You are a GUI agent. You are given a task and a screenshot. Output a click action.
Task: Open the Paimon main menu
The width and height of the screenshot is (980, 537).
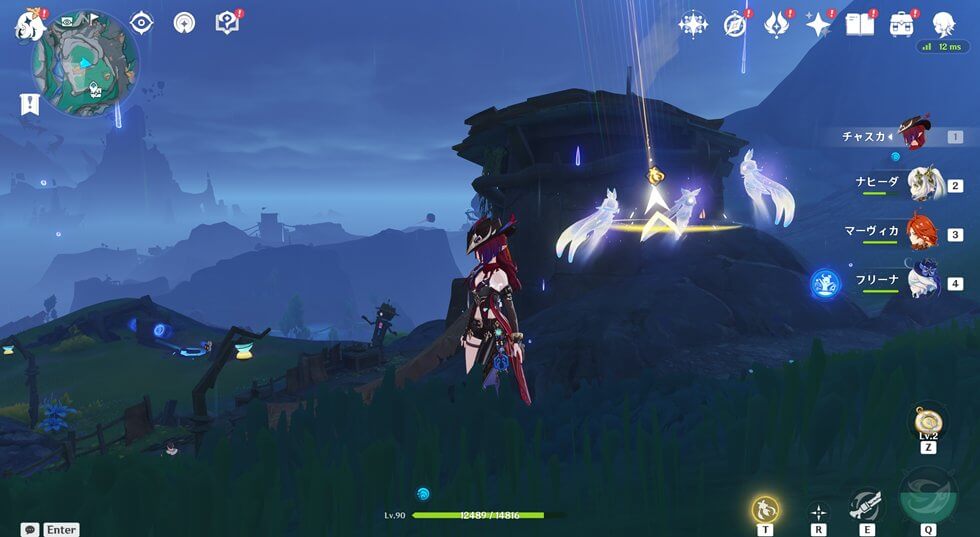click(25, 26)
